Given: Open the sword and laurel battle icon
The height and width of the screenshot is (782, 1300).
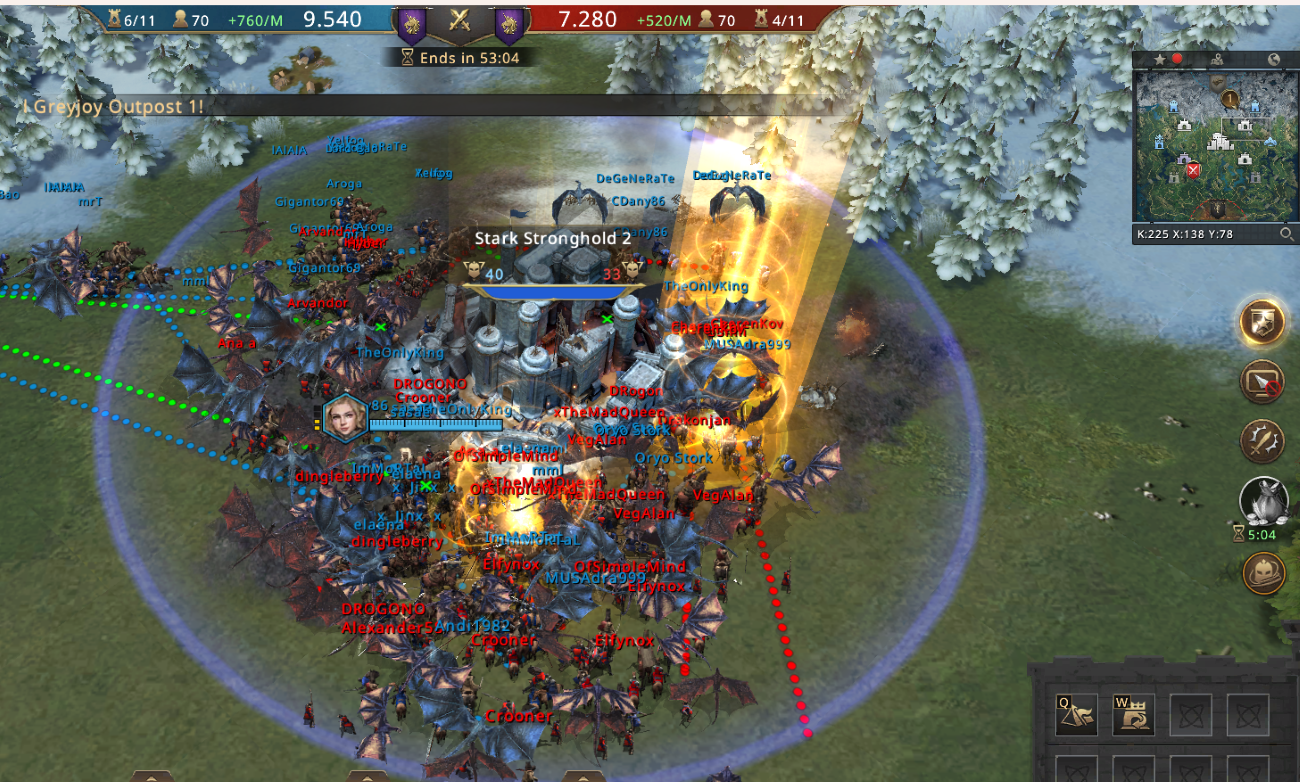Looking at the screenshot, I should (x=1263, y=440).
